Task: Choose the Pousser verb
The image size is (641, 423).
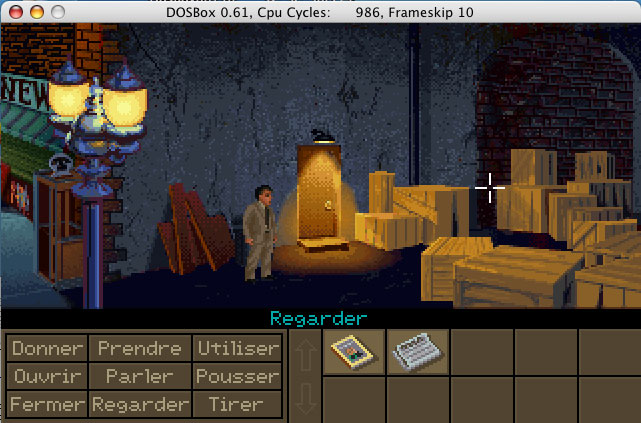Action: pyautogui.click(x=237, y=376)
